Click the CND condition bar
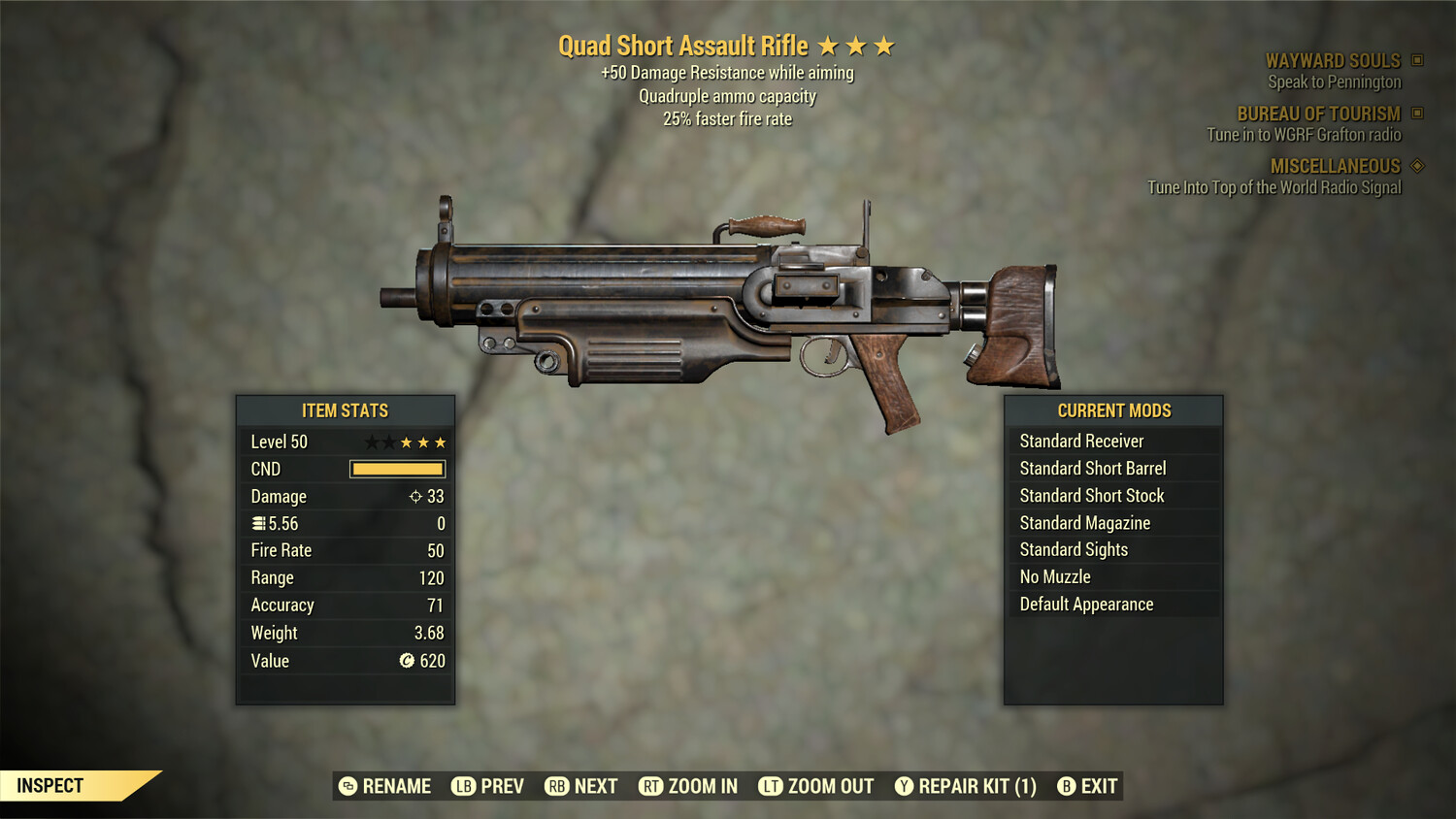The image size is (1456, 819). tap(396, 469)
